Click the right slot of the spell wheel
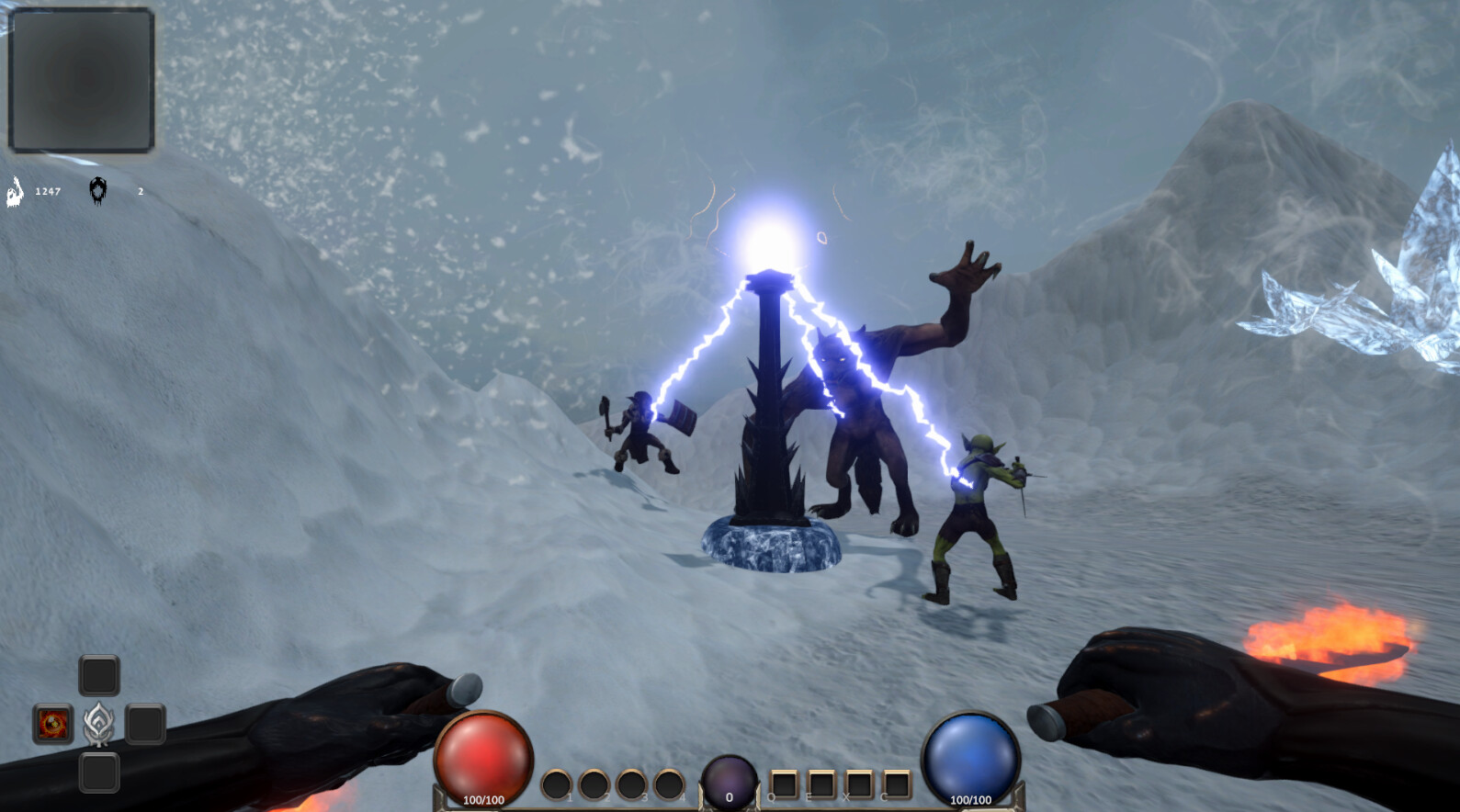 coord(147,725)
